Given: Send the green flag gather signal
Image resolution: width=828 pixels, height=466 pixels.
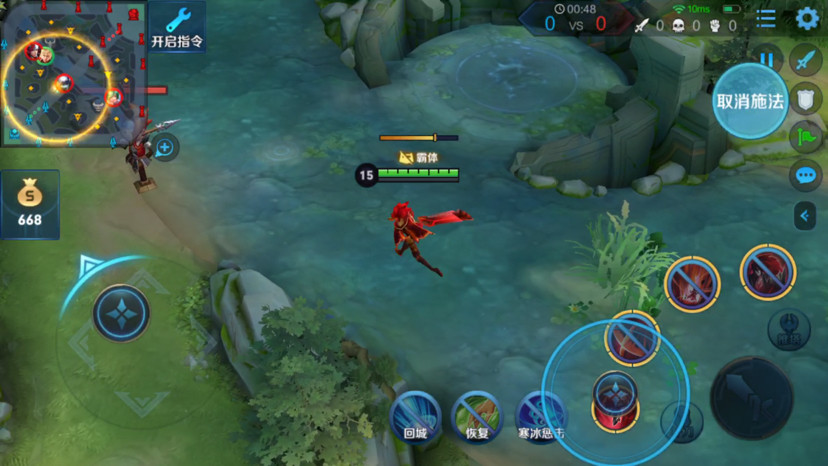Looking at the screenshot, I should tap(805, 136).
